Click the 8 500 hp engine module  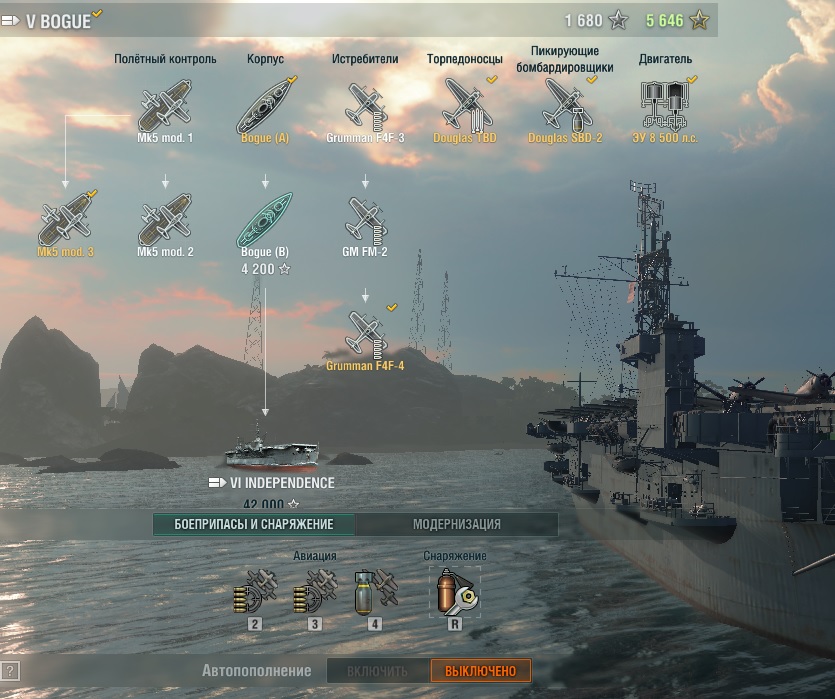click(x=665, y=104)
